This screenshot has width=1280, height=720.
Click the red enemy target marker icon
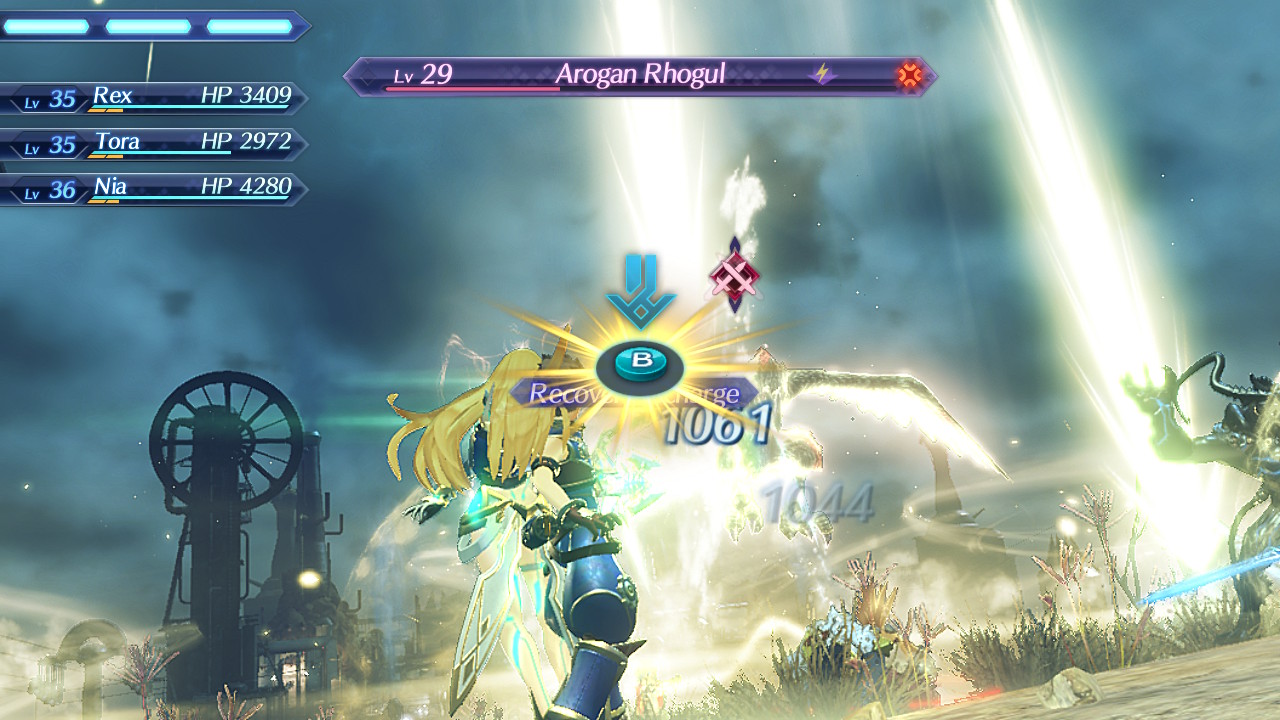(735, 275)
